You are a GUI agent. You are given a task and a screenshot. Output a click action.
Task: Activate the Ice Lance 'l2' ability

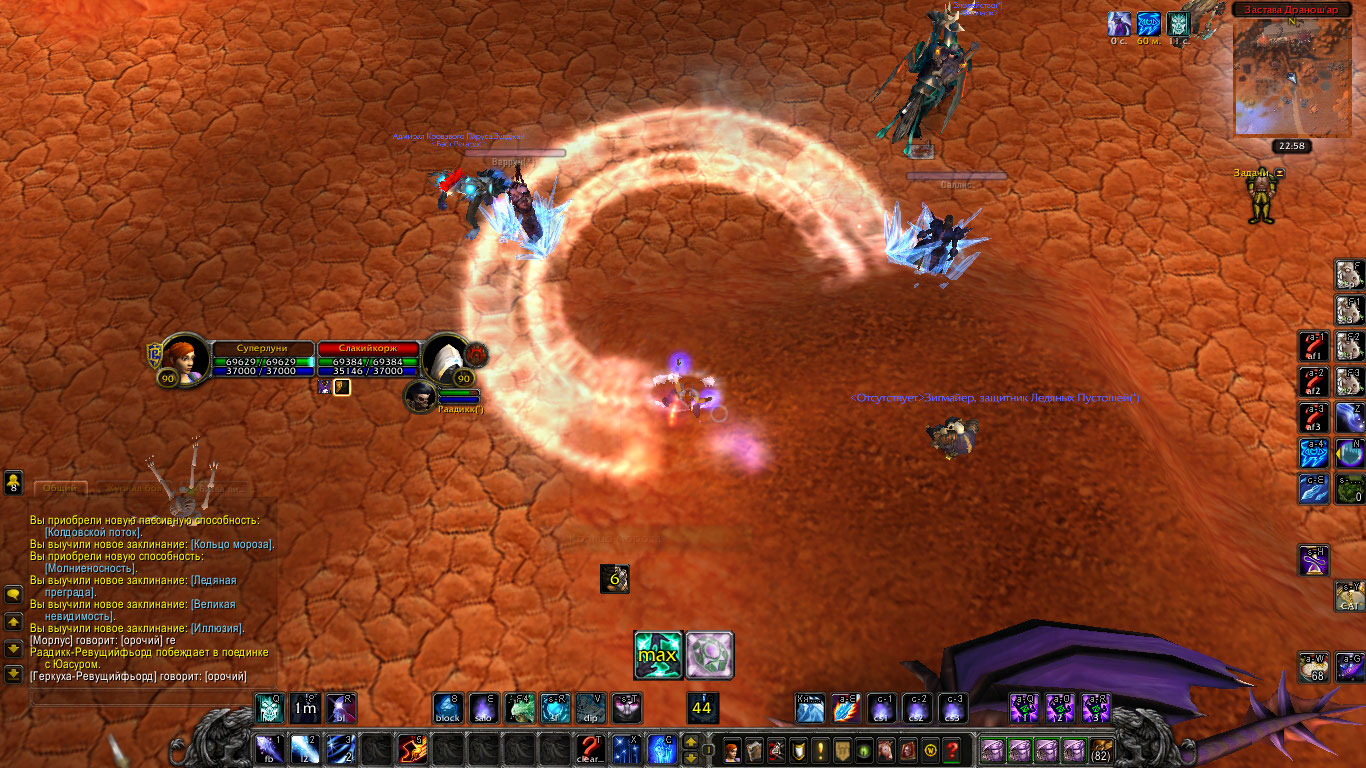304,748
